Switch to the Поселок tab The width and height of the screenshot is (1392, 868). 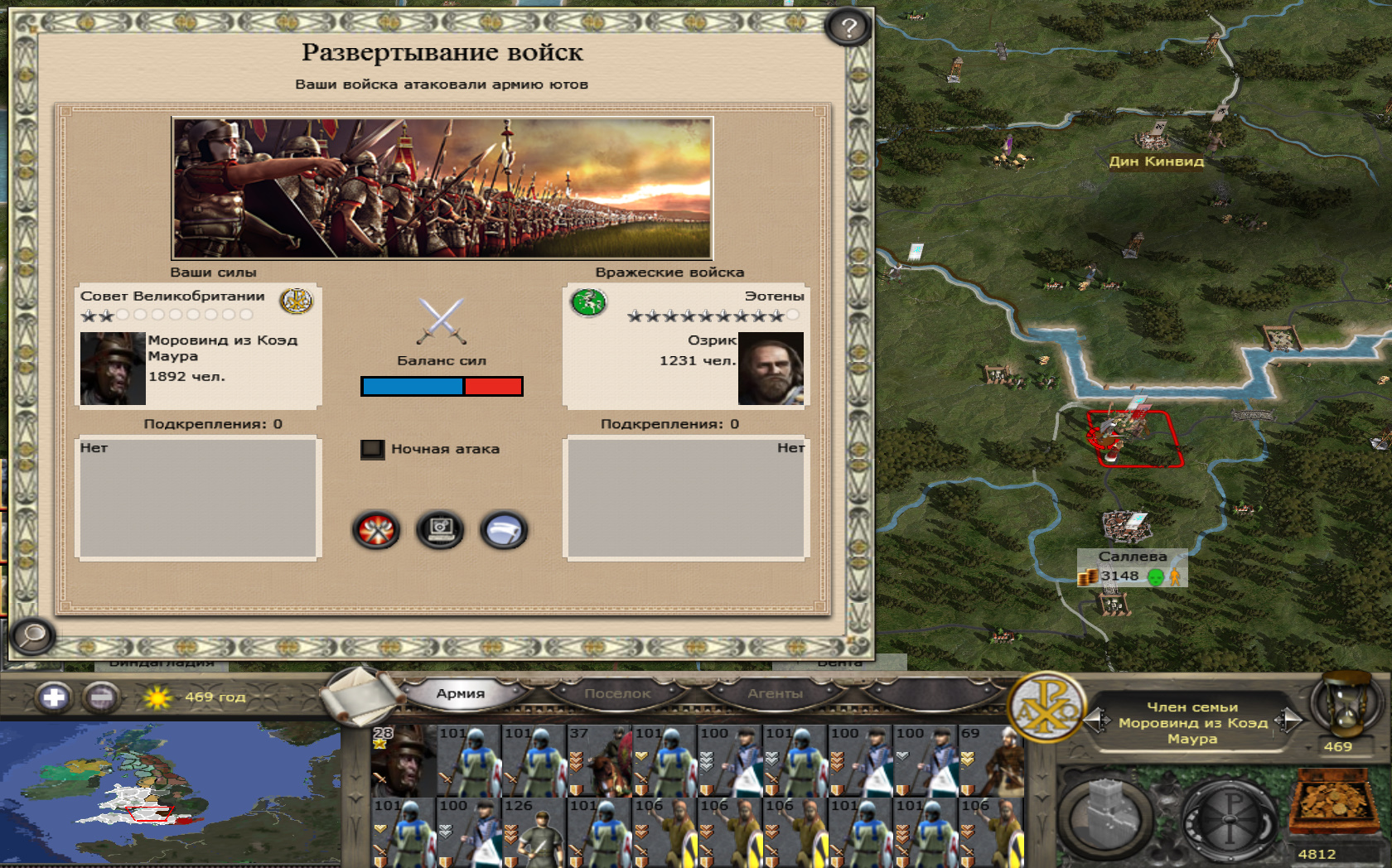pyautogui.click(x=617, y=693)
